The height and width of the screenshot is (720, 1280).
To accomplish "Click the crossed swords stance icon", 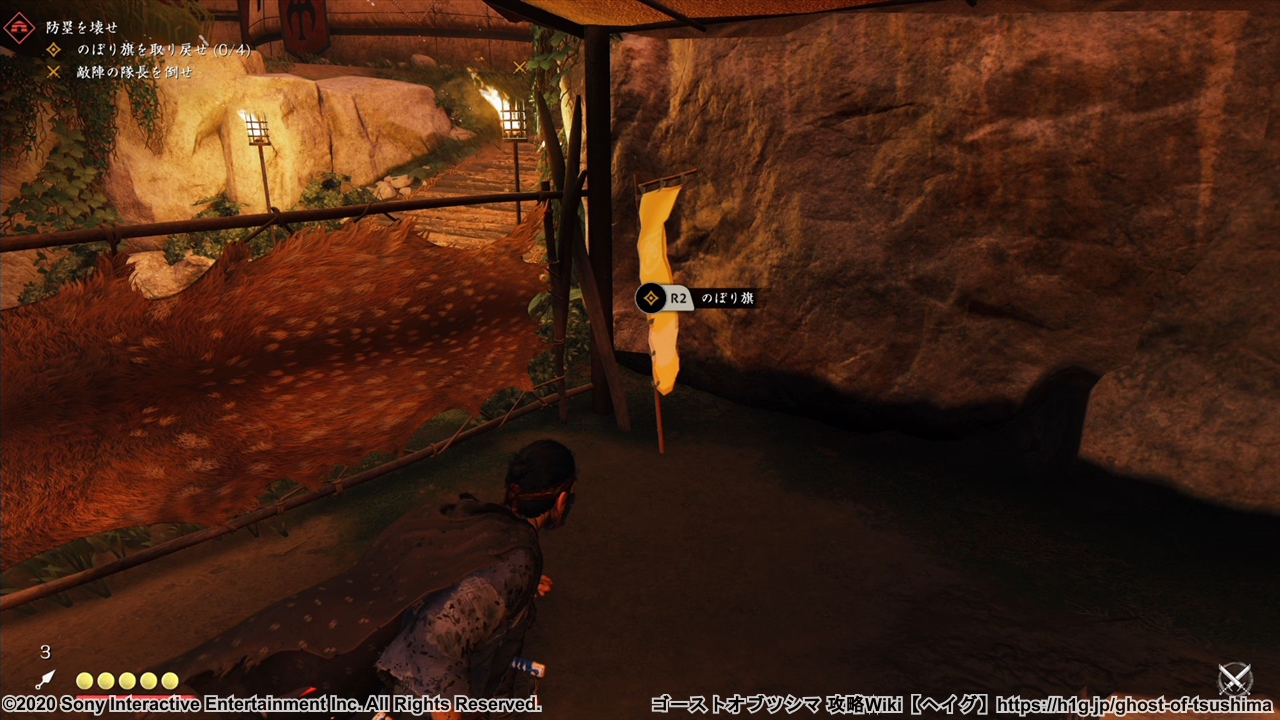I will 1236,679.
